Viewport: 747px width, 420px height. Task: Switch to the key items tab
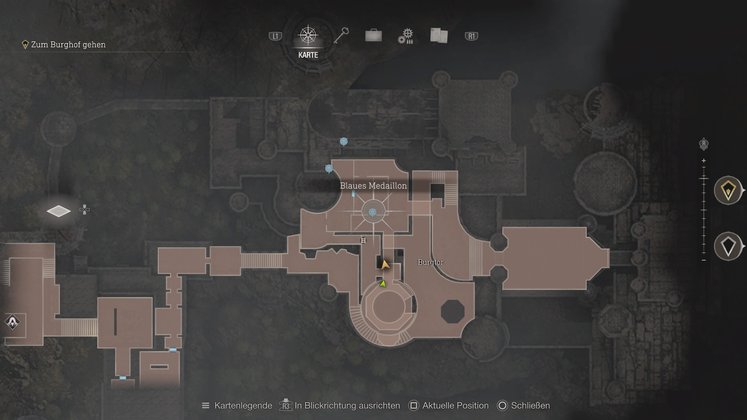point(343,35)
